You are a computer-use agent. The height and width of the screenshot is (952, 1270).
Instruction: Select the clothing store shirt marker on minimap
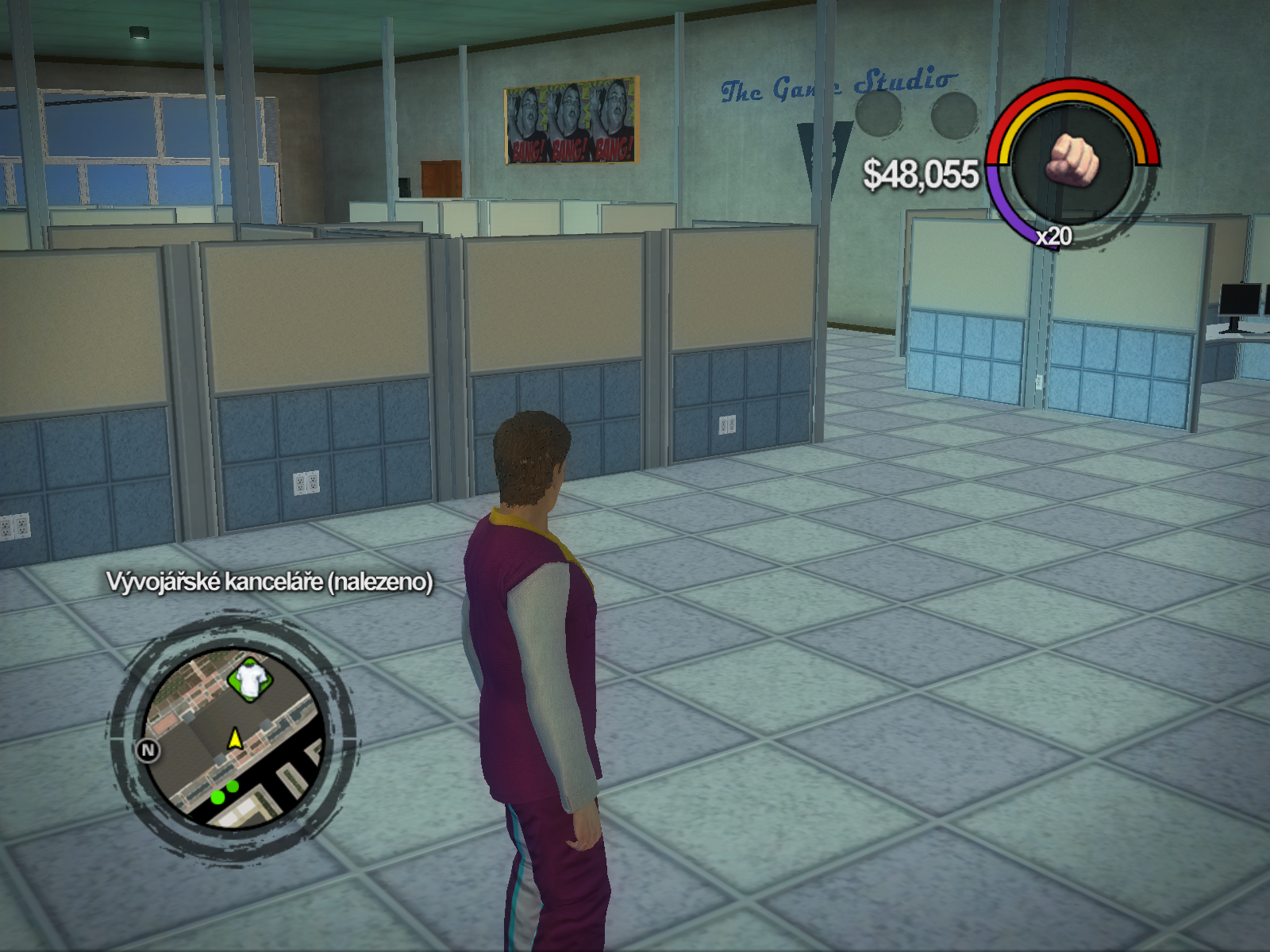point(251,679)
